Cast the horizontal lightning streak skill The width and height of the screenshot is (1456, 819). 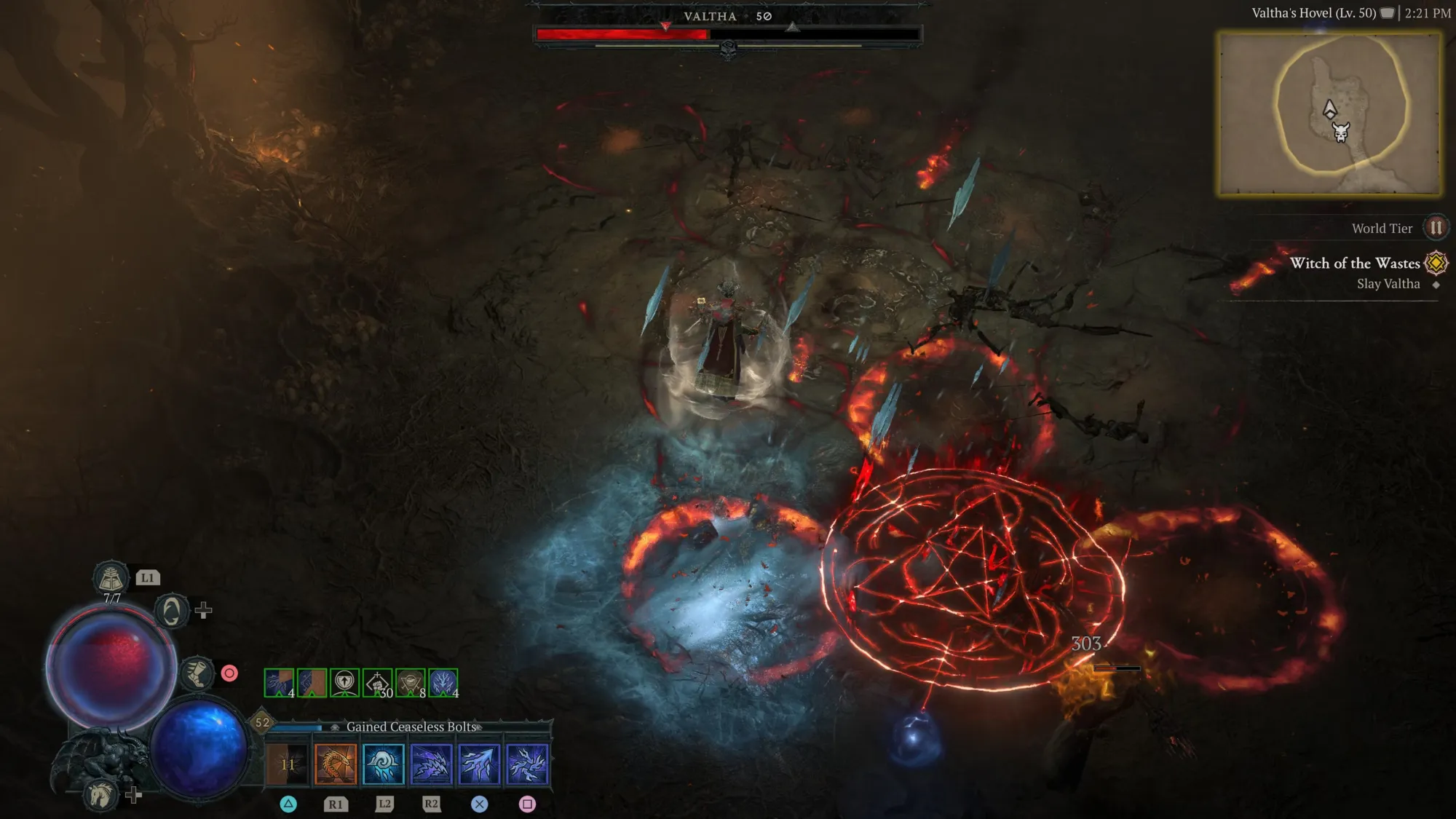(431, 764)
